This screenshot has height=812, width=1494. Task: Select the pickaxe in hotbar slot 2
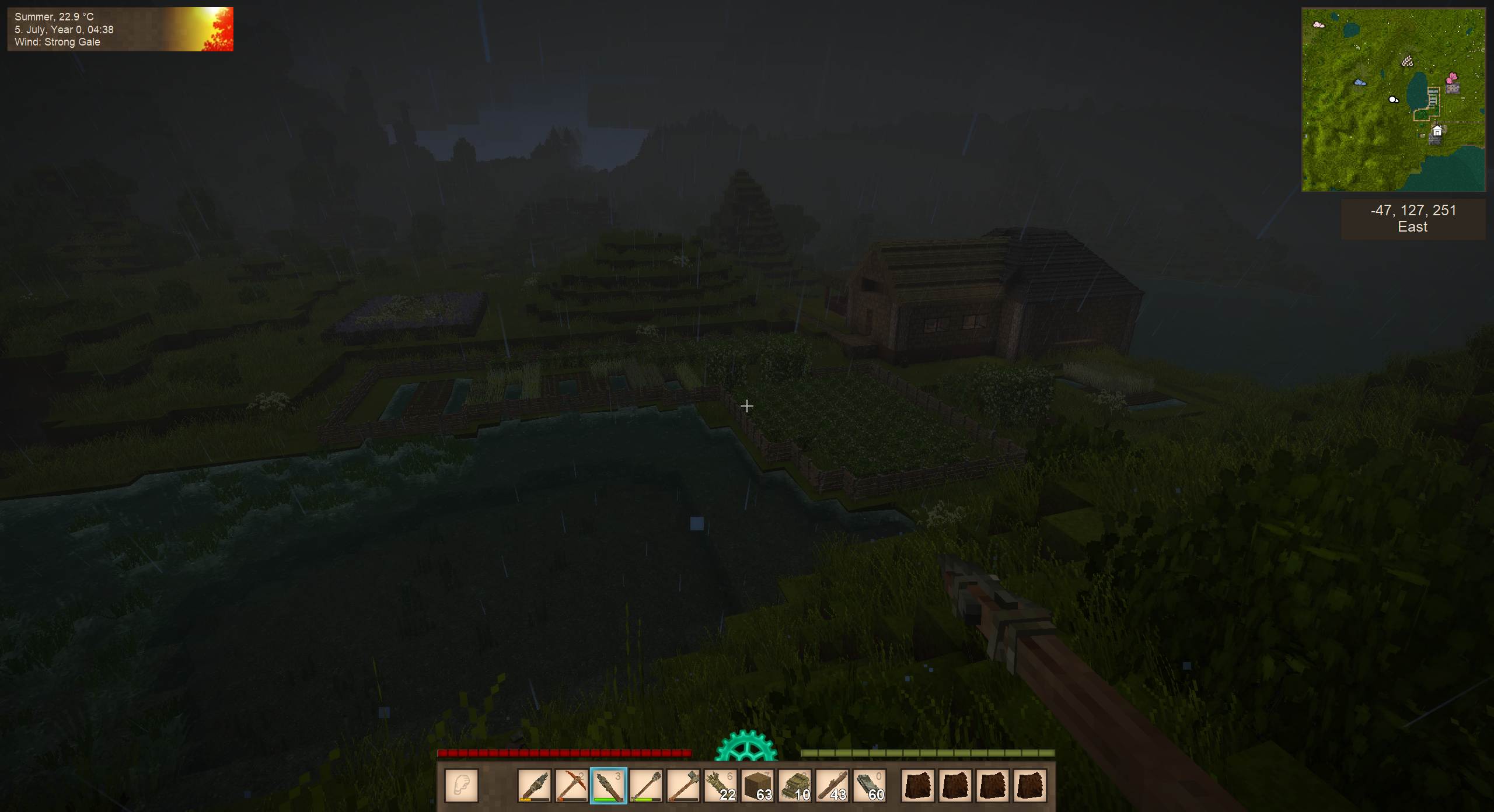pos(571,786)
